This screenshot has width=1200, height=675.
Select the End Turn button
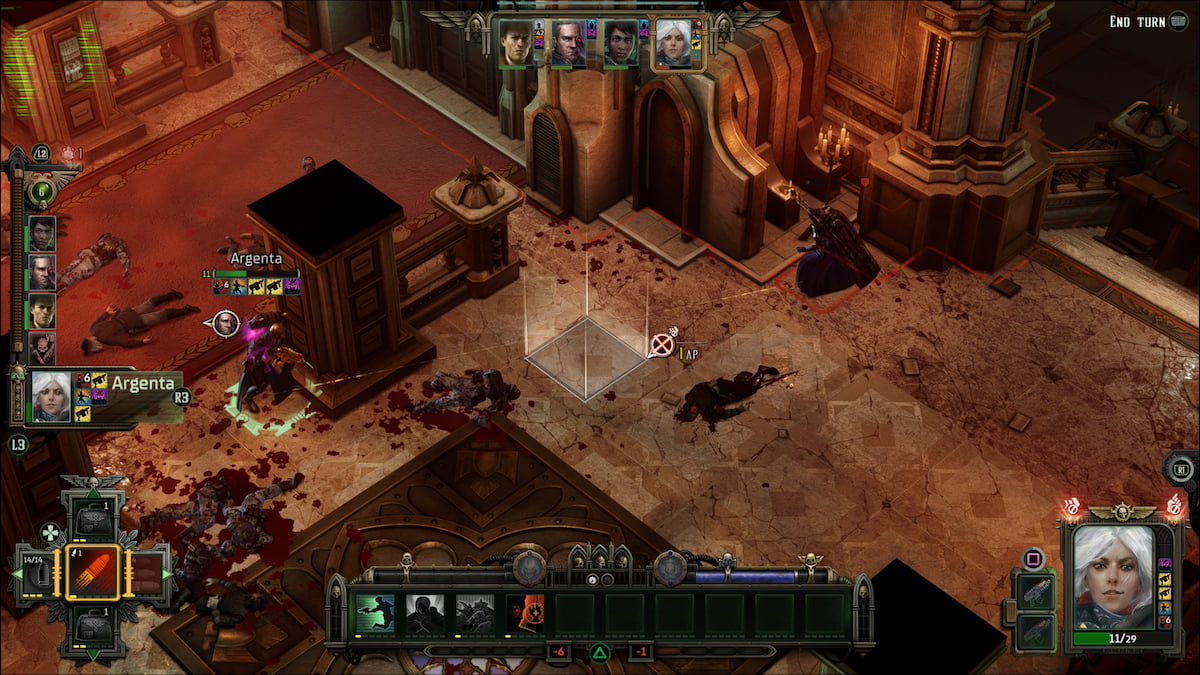pyautogui.click(x=1151, y=21)
